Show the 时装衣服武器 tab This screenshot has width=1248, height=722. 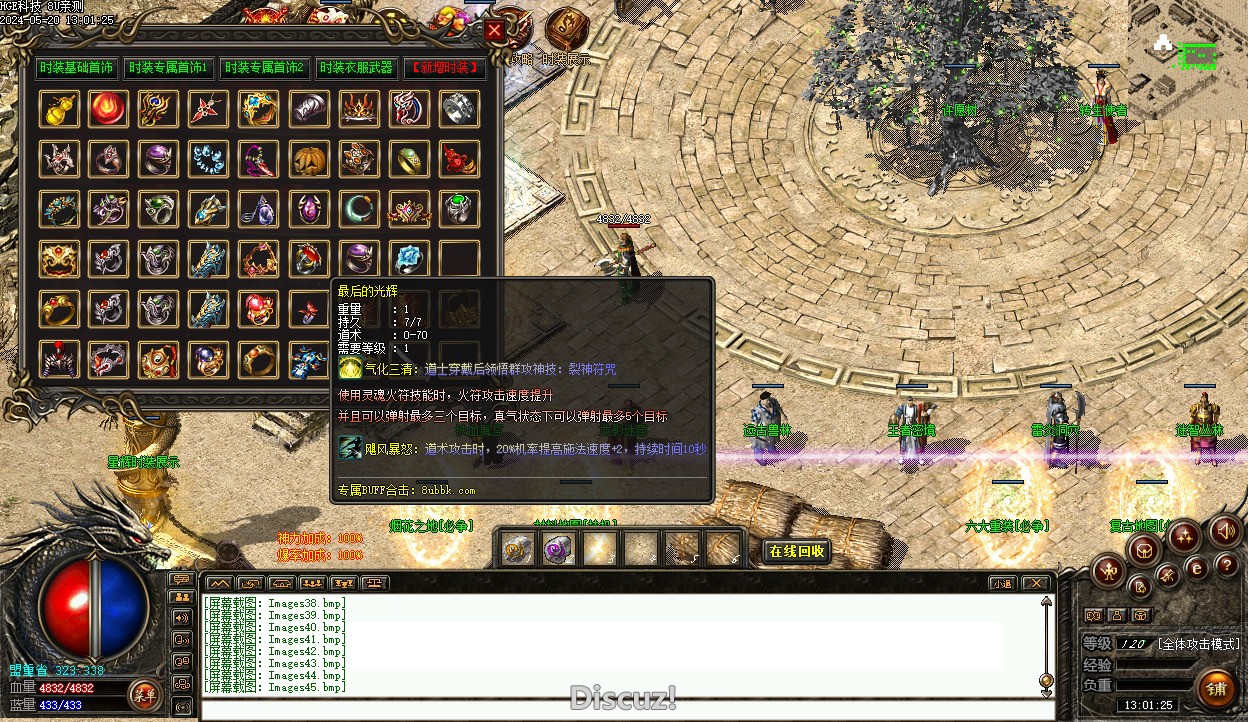click(x=355, y=68)
